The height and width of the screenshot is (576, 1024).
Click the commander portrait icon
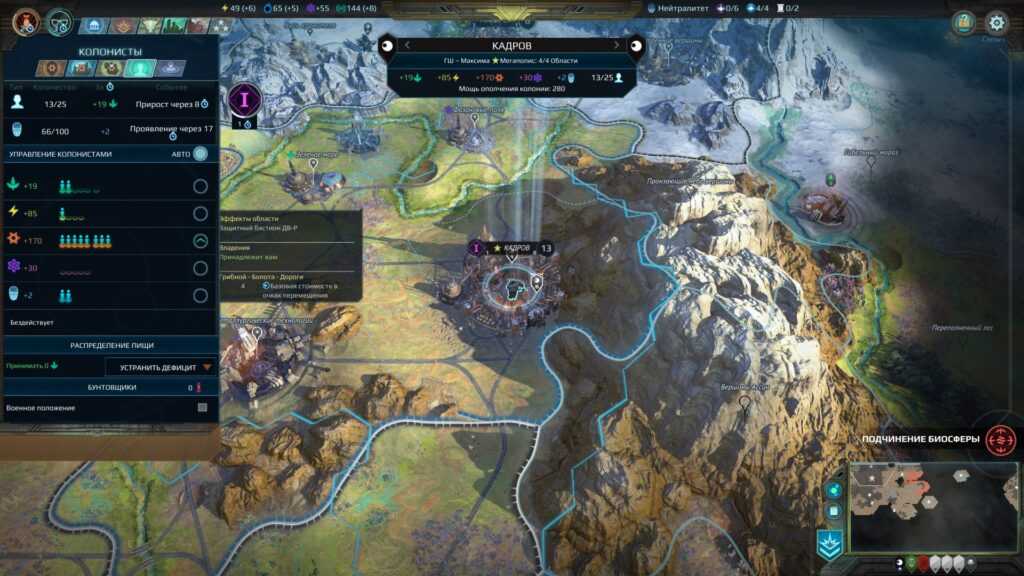pos(26,21)
